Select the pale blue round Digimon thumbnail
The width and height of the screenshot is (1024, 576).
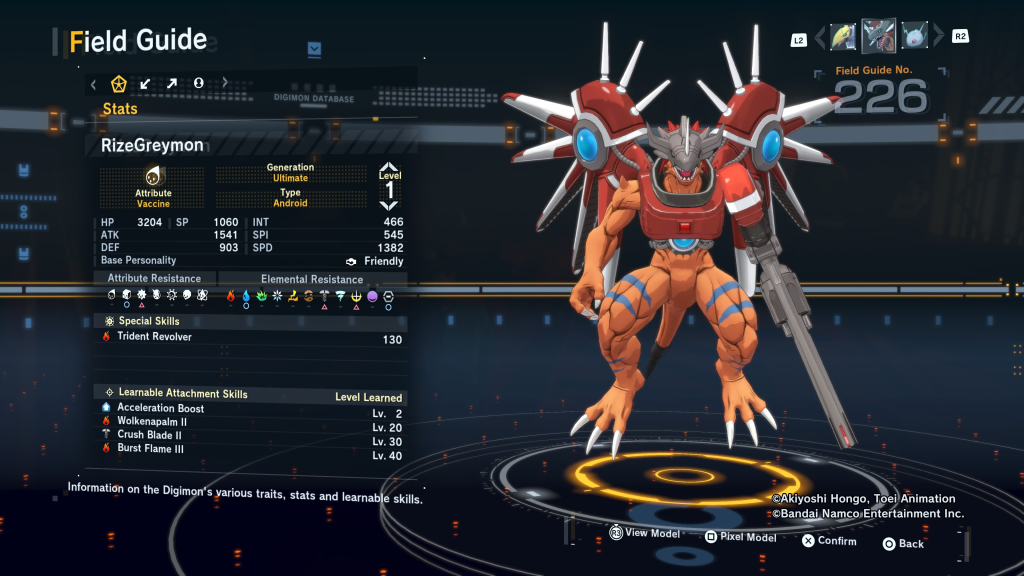(x=914, y=37)
